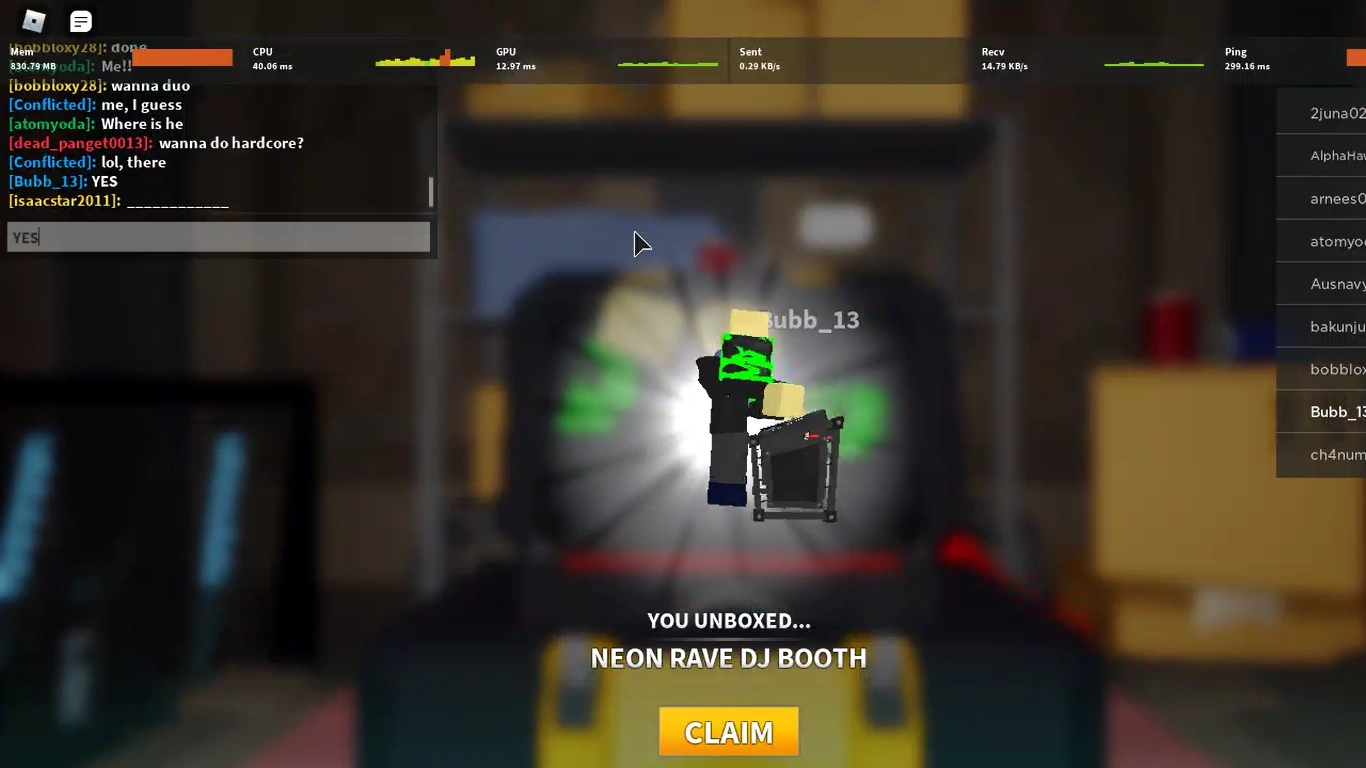1366x768 pixels.
Task: Select player atomyoda from the player list
Action: [x=1338, y=241]
